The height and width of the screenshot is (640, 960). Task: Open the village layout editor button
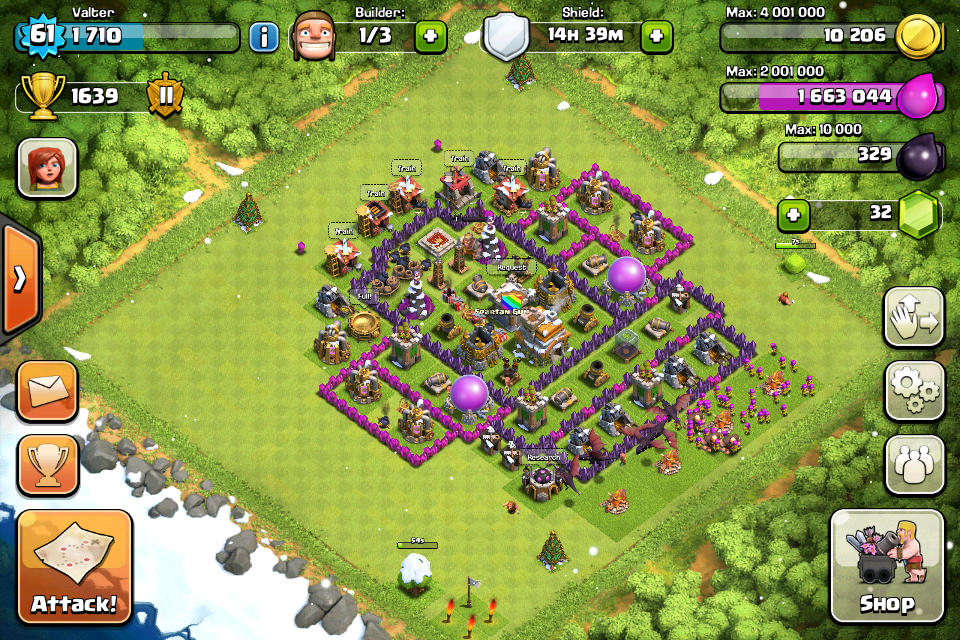pyautogui.click(x=914, y=317)
